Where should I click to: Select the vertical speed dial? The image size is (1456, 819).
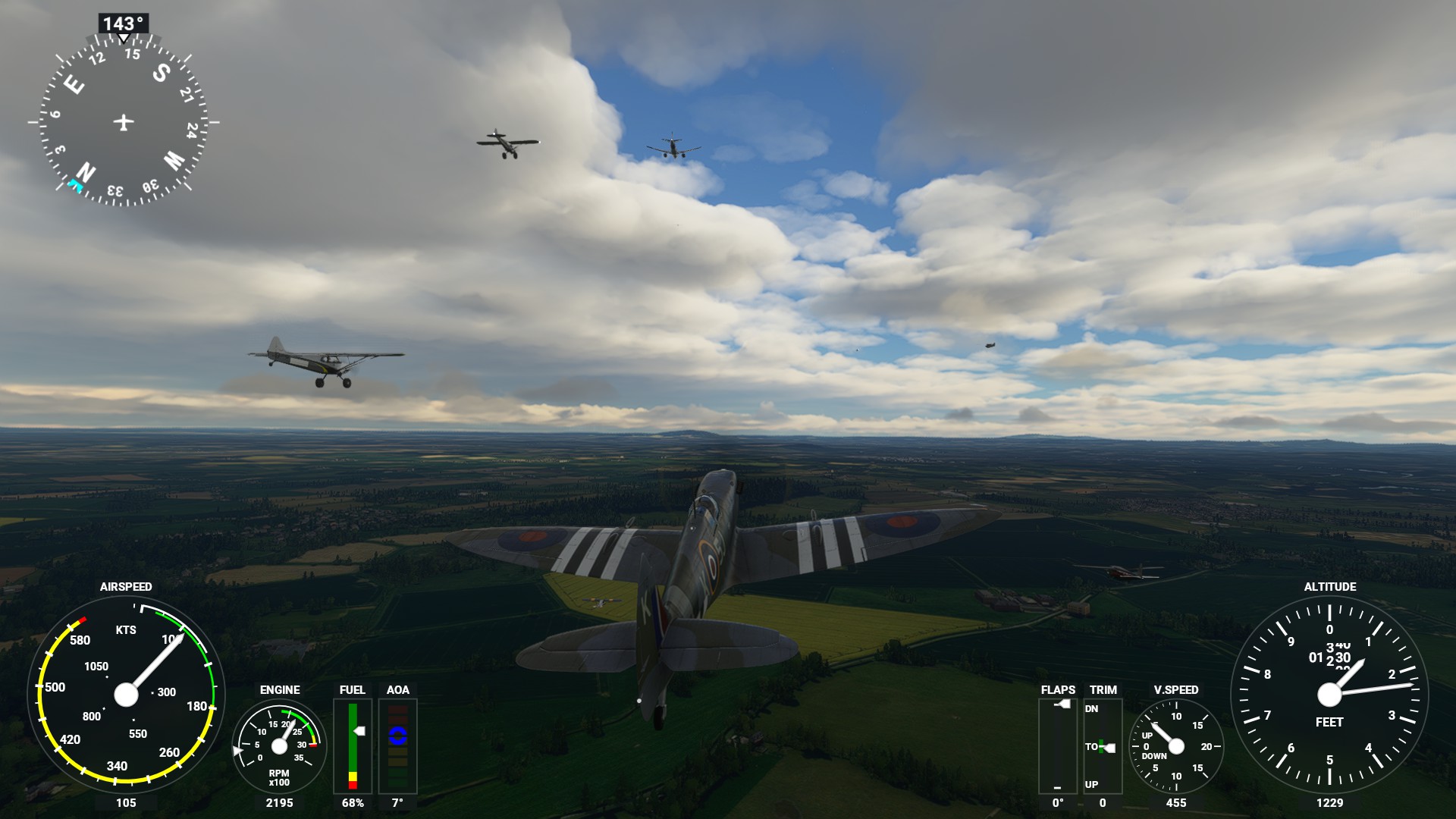click(1175, 746)
